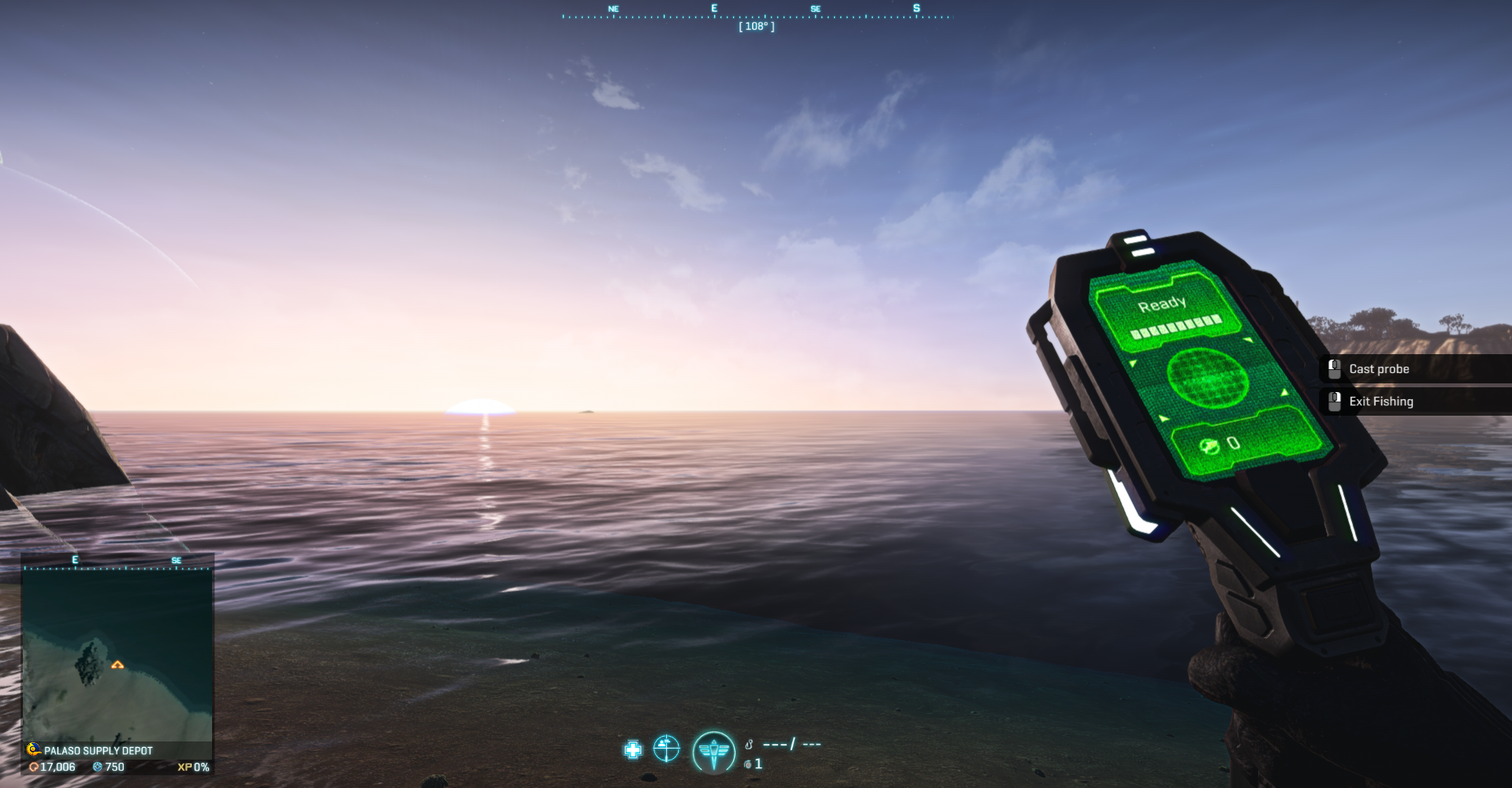Use the medical kit cross icon

633,749
